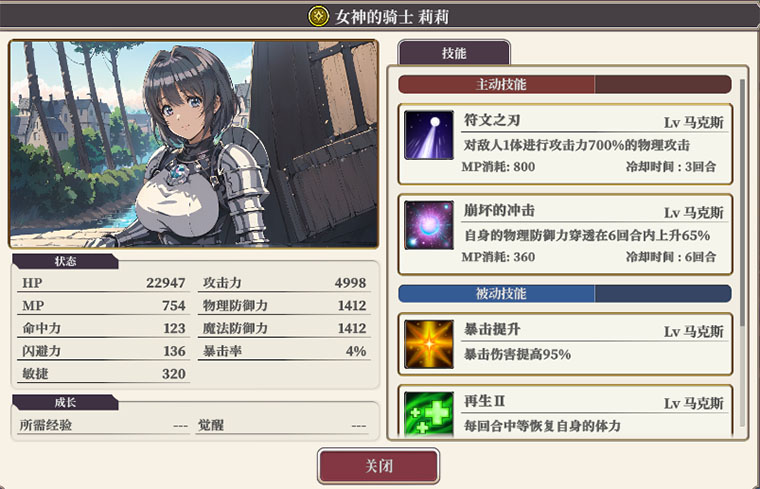Switch to the 技能 tab
Viewport: 760px width, 489px height.
453,54
